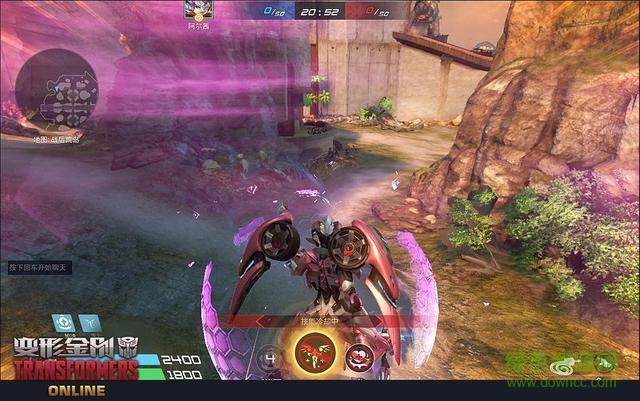640x401 pixels.
Task: Open the chat prompt on the left edge
Action: click(36, 269)
